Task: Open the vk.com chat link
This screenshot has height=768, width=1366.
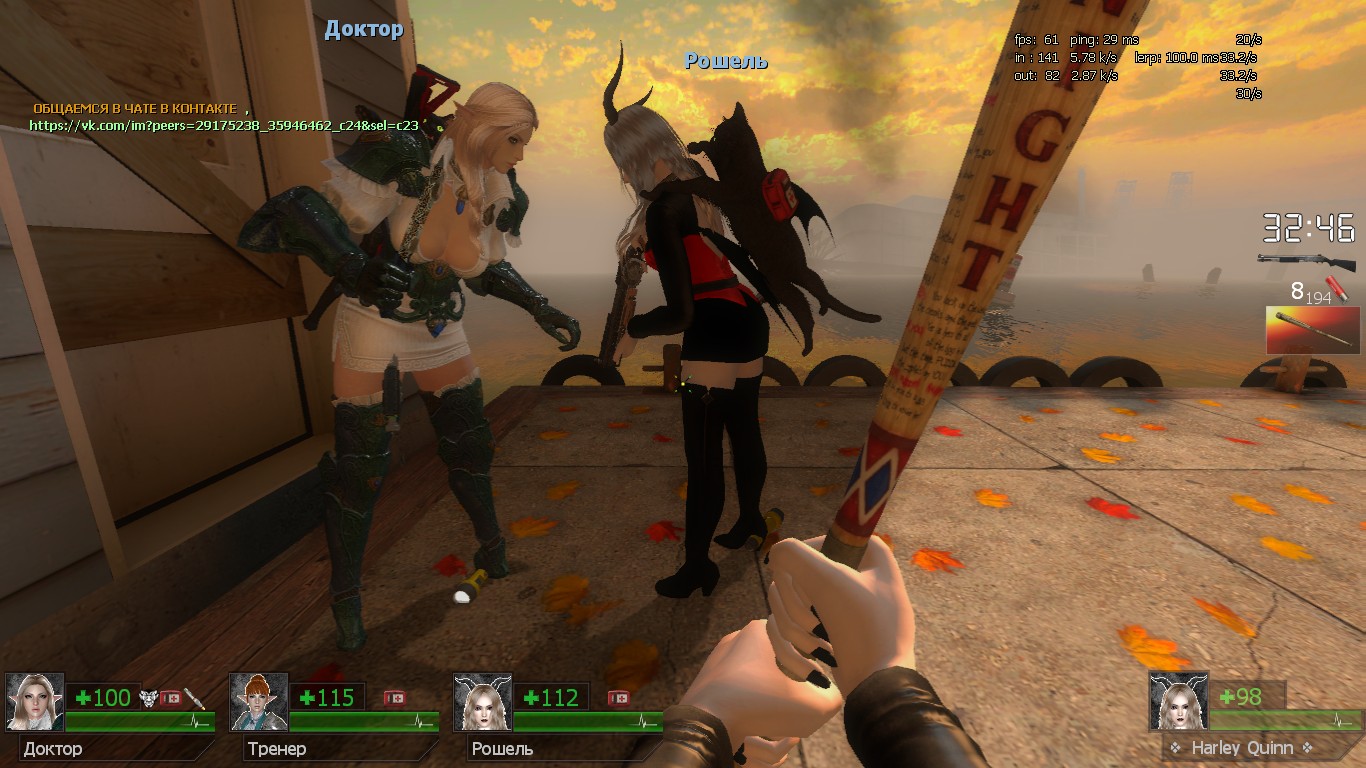Action: [223, 126]
